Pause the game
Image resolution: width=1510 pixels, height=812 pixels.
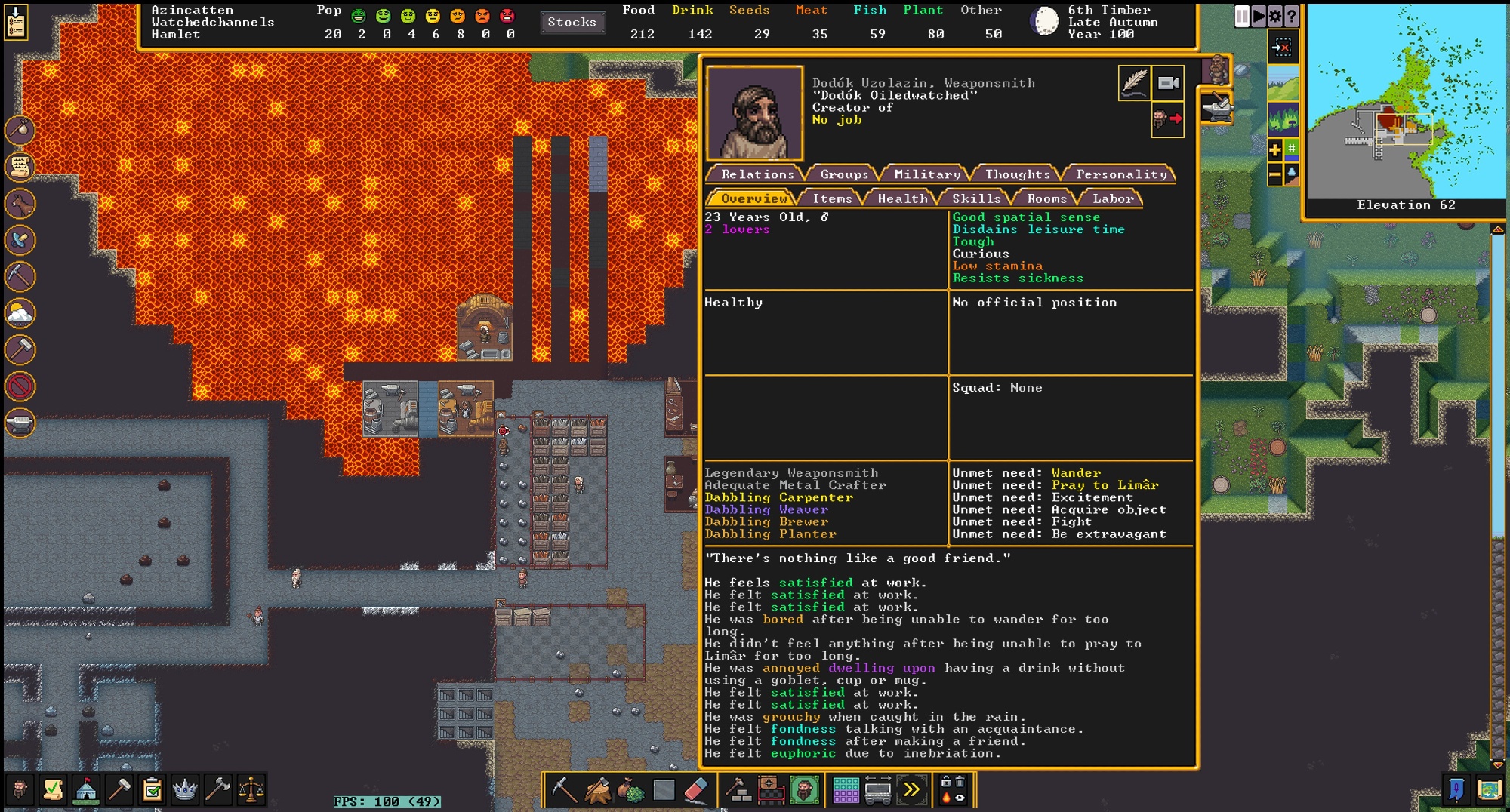tap(1241, 16)
